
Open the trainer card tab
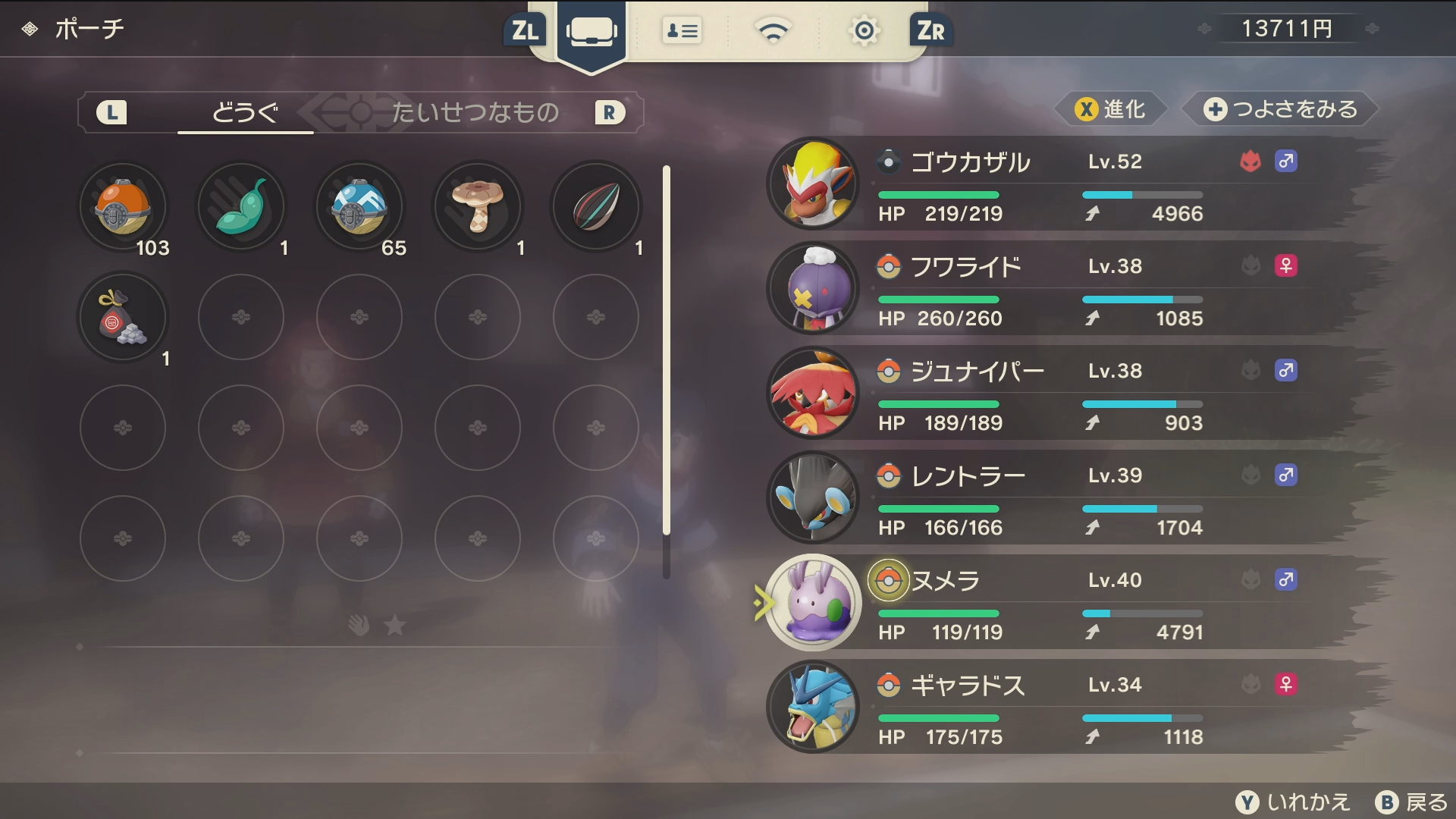682,32
